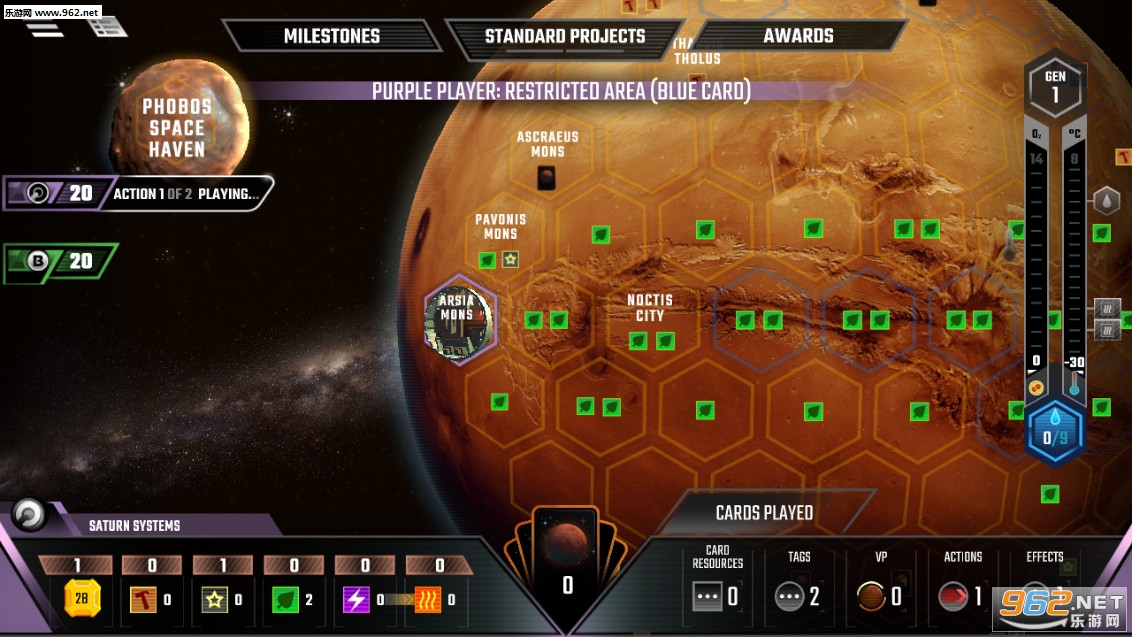Open the hamburger menu
This screenshot has height=637, width=1132.
[x=44, y=27]
